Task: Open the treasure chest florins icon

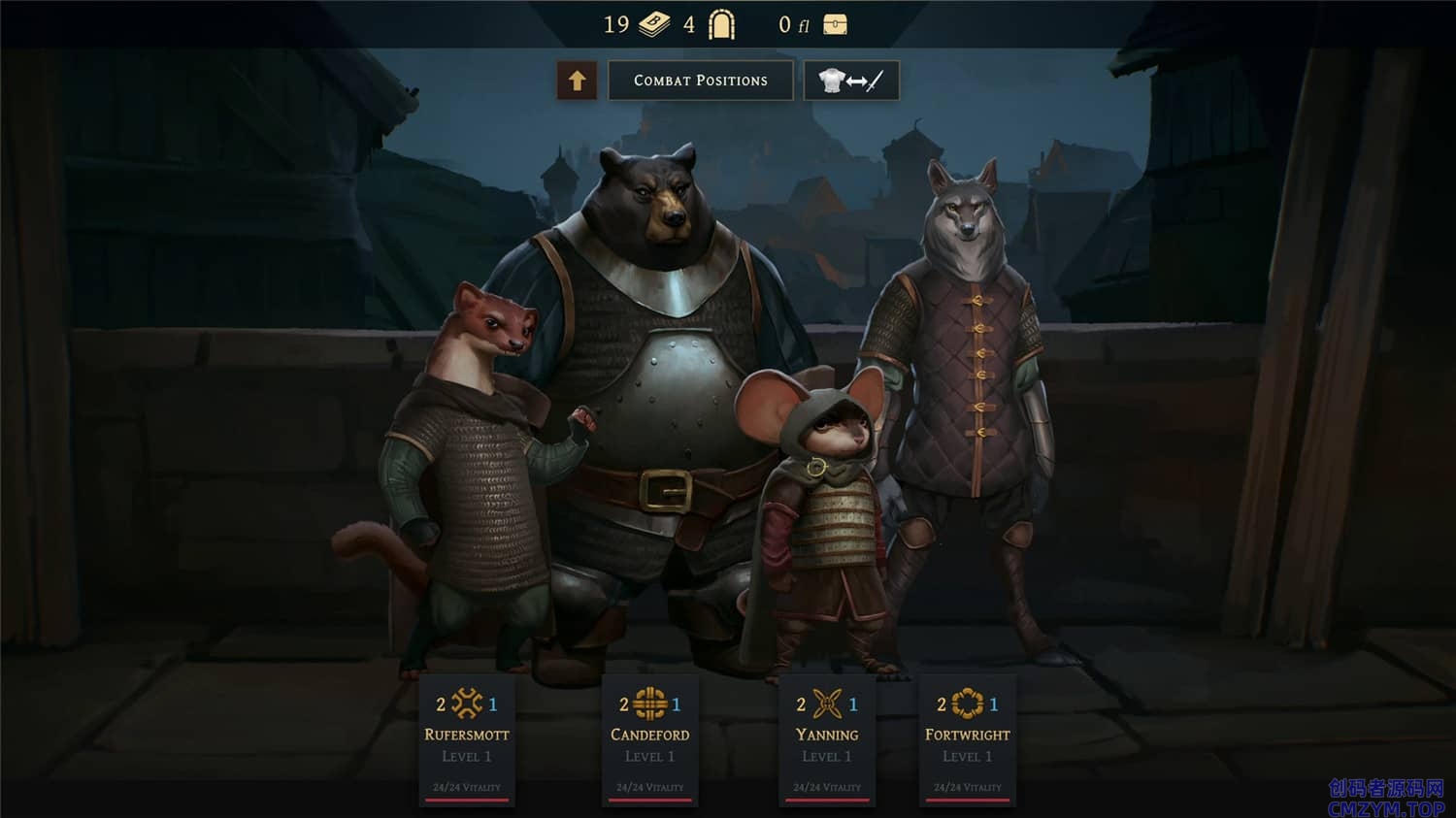Action: tap(835, 25)
